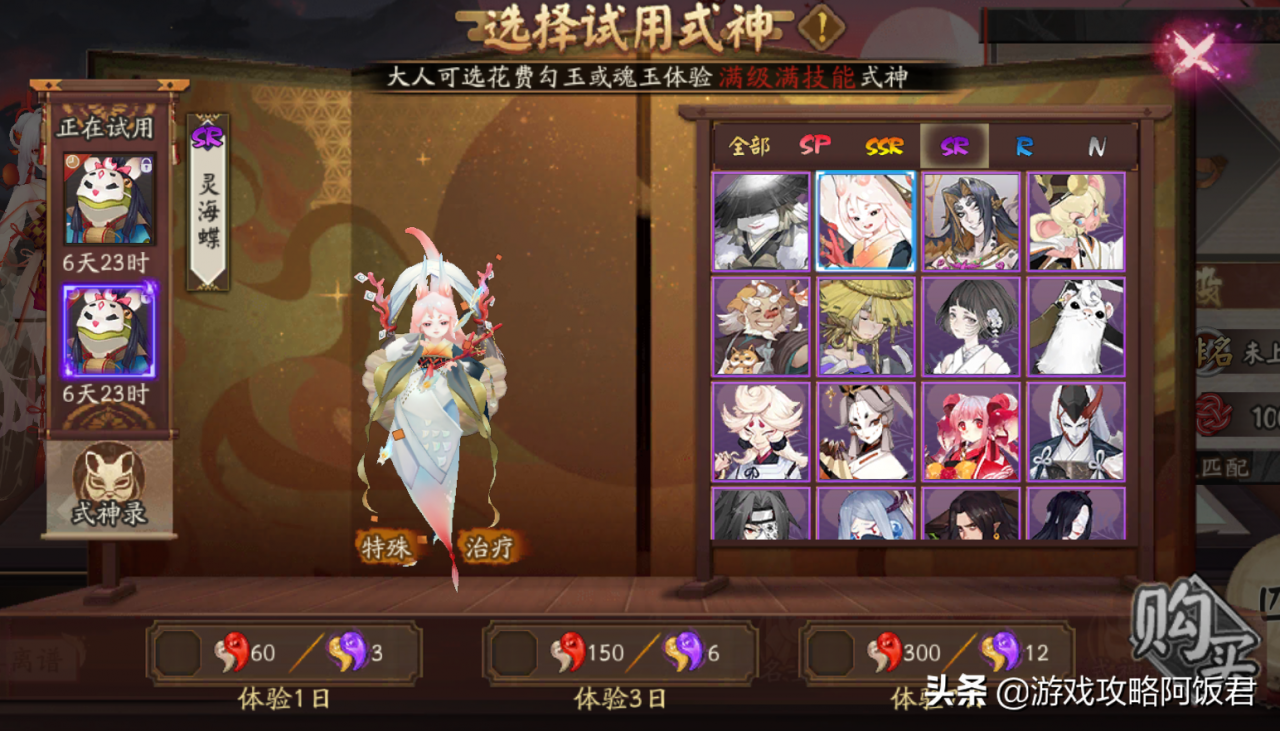Check the 体验3日 payment checkbox
The height and width of the screenshot is (731, 1280).
[516, 651]
